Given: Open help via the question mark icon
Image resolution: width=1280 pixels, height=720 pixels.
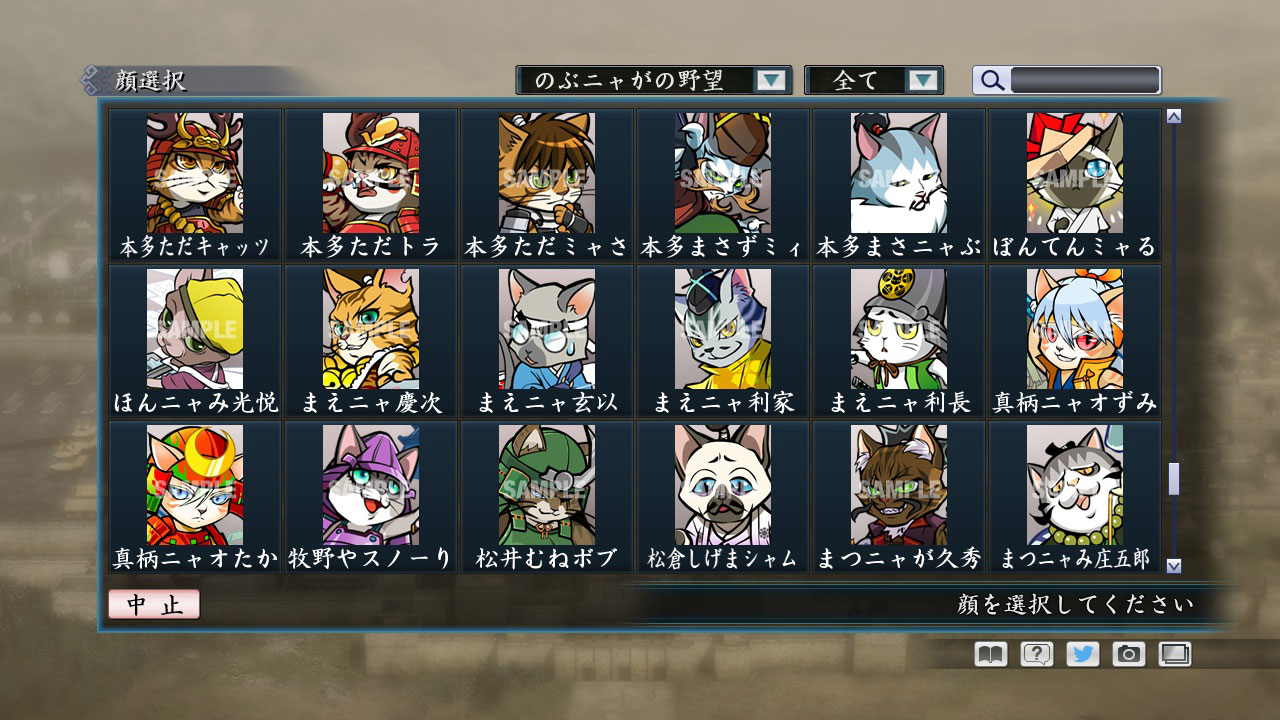Looking at the screenshot, I should click(x=1040, y=654).
